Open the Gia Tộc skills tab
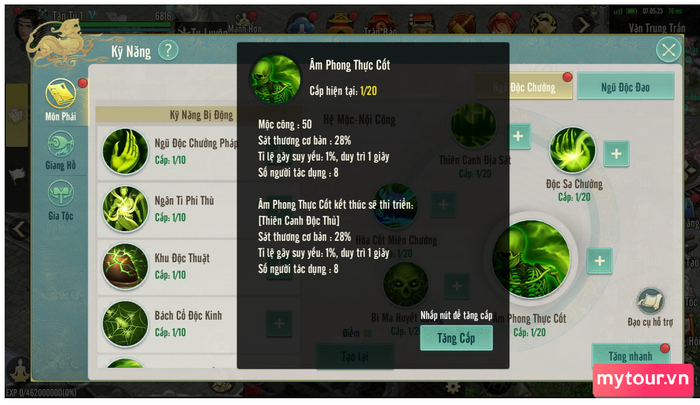The width and height of the screenshot is (700, 405). pos(60,197)
